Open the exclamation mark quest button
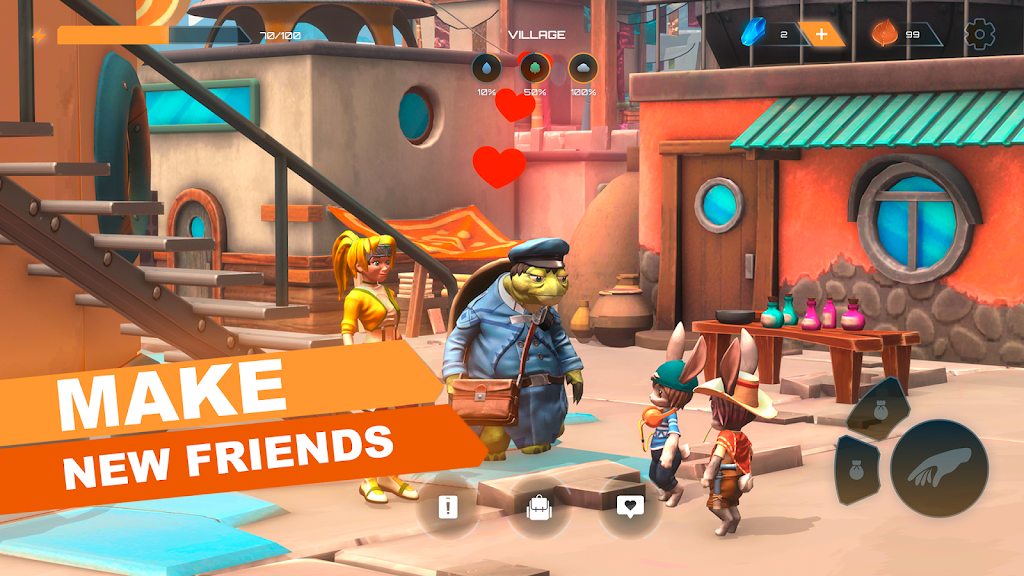The width and height of the screenshot is (1024, 576). [x=447, y=507]
